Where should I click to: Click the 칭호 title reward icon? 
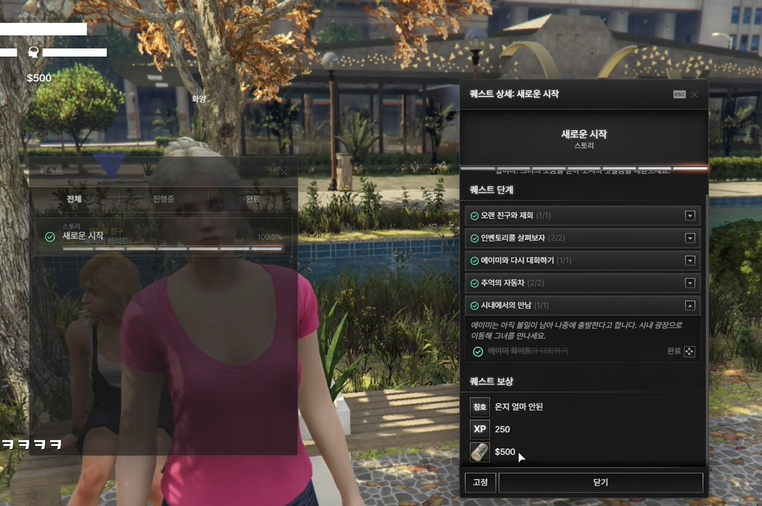click(x=480, y=407)
